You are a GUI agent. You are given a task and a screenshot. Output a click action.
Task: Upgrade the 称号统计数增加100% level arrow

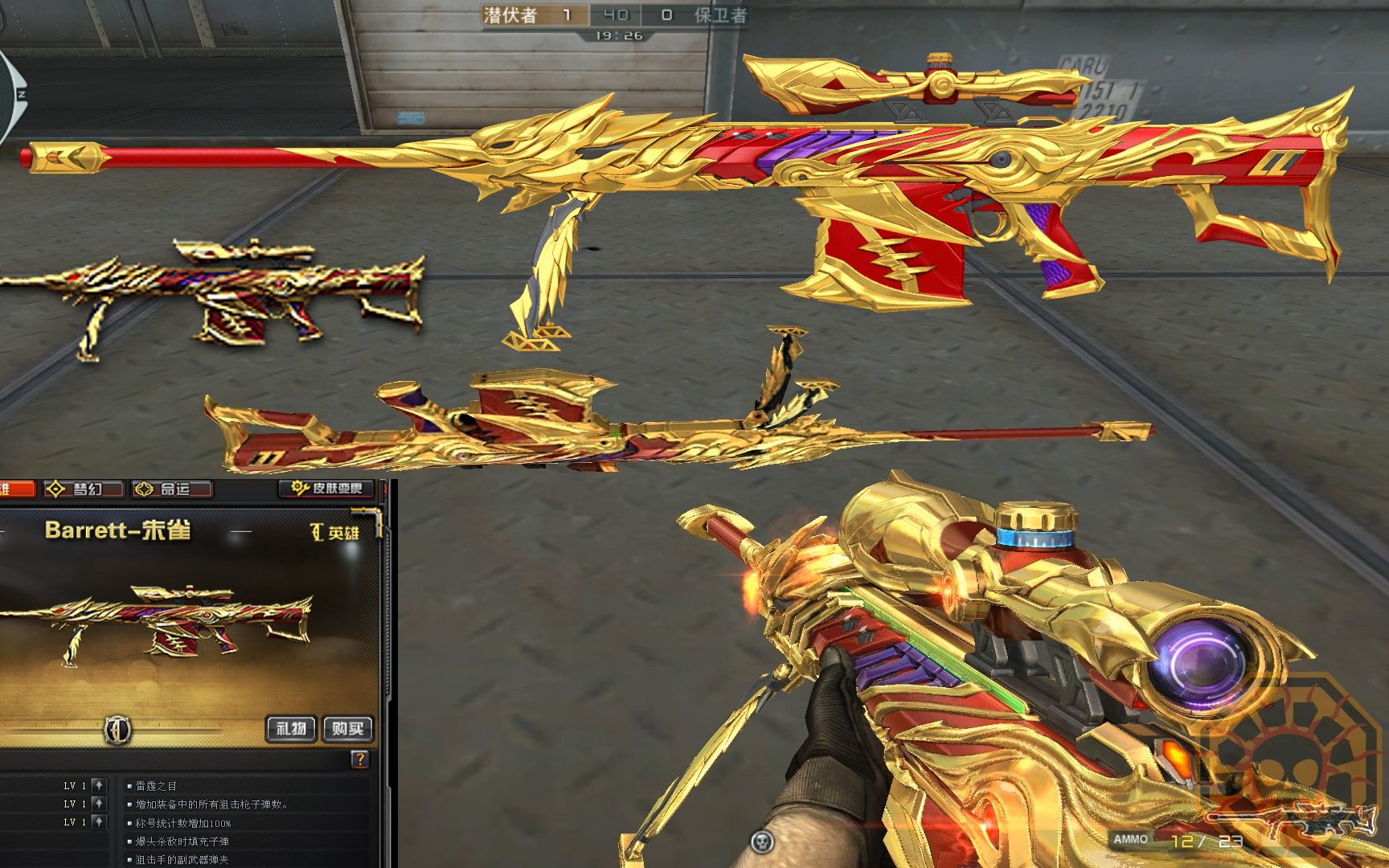coord(98,822)
